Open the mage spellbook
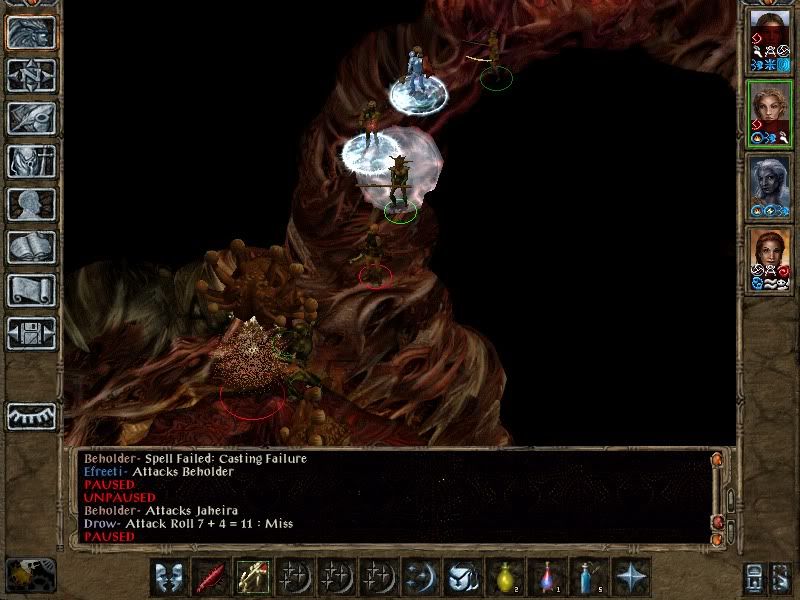Image resolution: width=800 pixels, height=600 pixels. coord(32,247)
